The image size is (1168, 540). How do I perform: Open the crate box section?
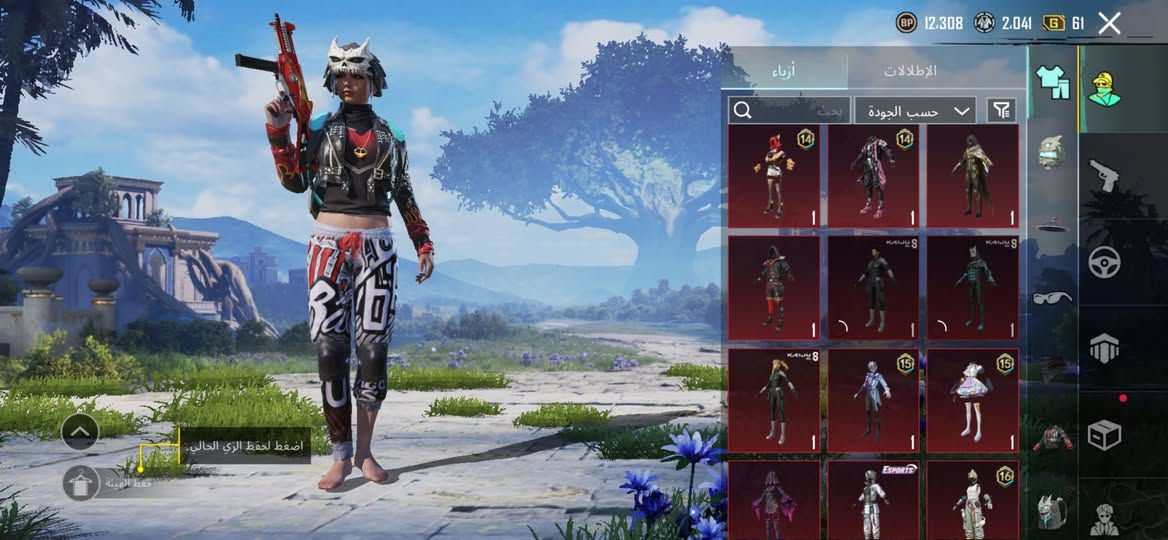tap(1104, 435)
